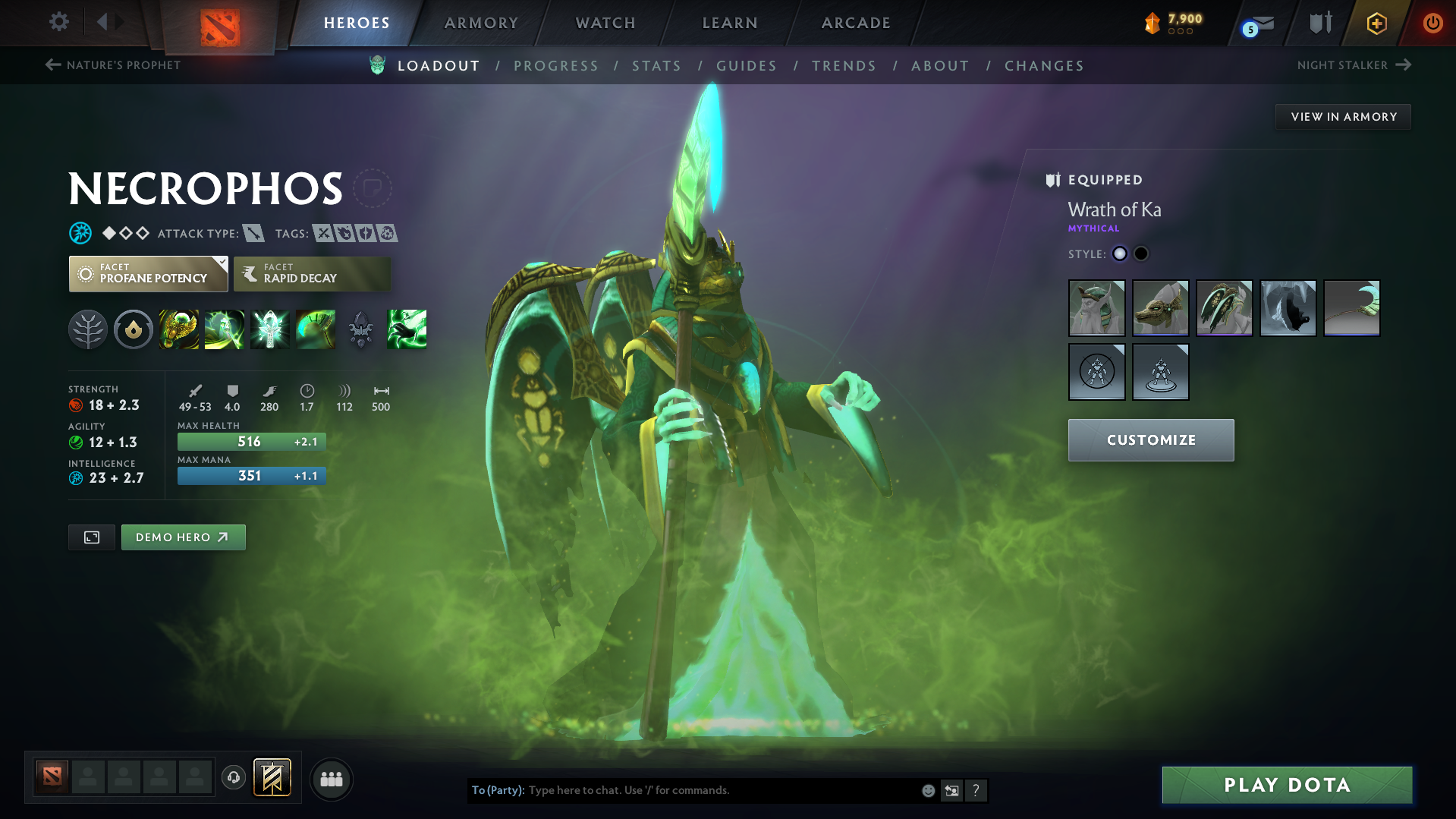Switch to the Rapid Decay facet
Screen dimensions: 1456x819
pyautogui.click(x=311, y=273)
